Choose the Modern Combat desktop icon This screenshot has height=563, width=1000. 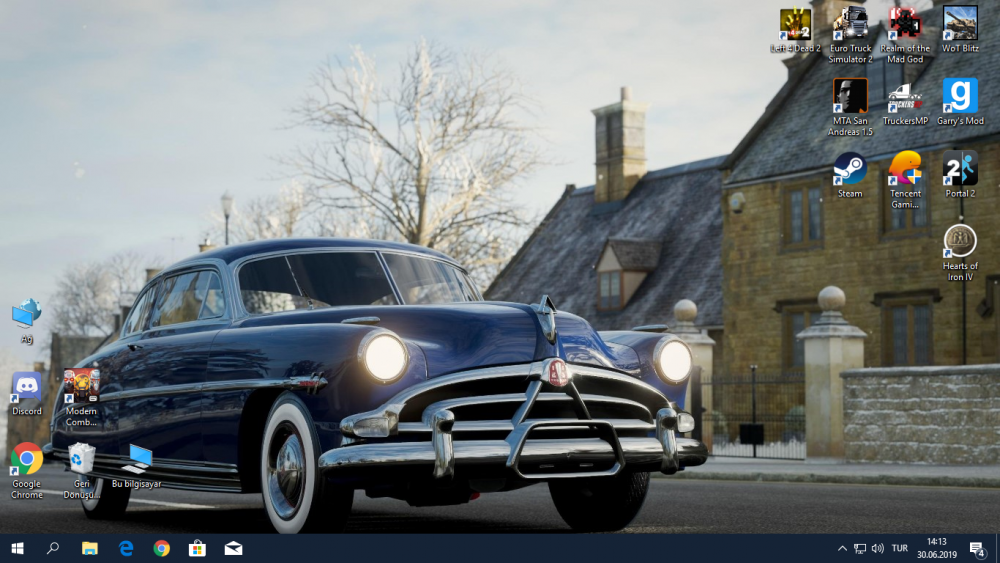(81, 386)
